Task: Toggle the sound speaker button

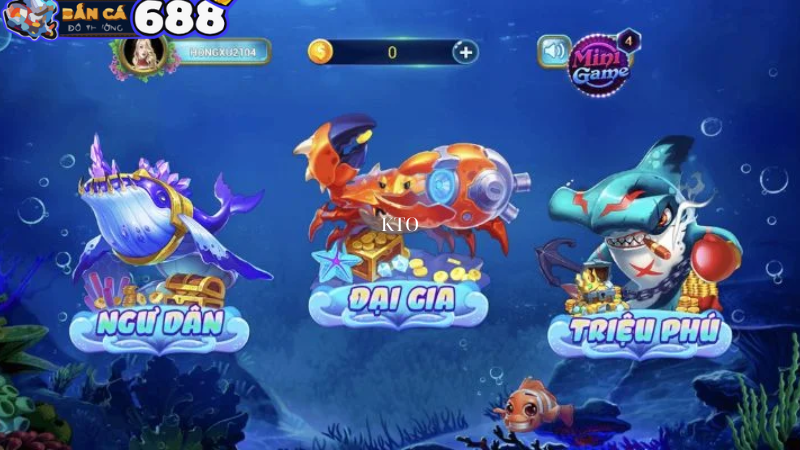Action: pos(553,51)
